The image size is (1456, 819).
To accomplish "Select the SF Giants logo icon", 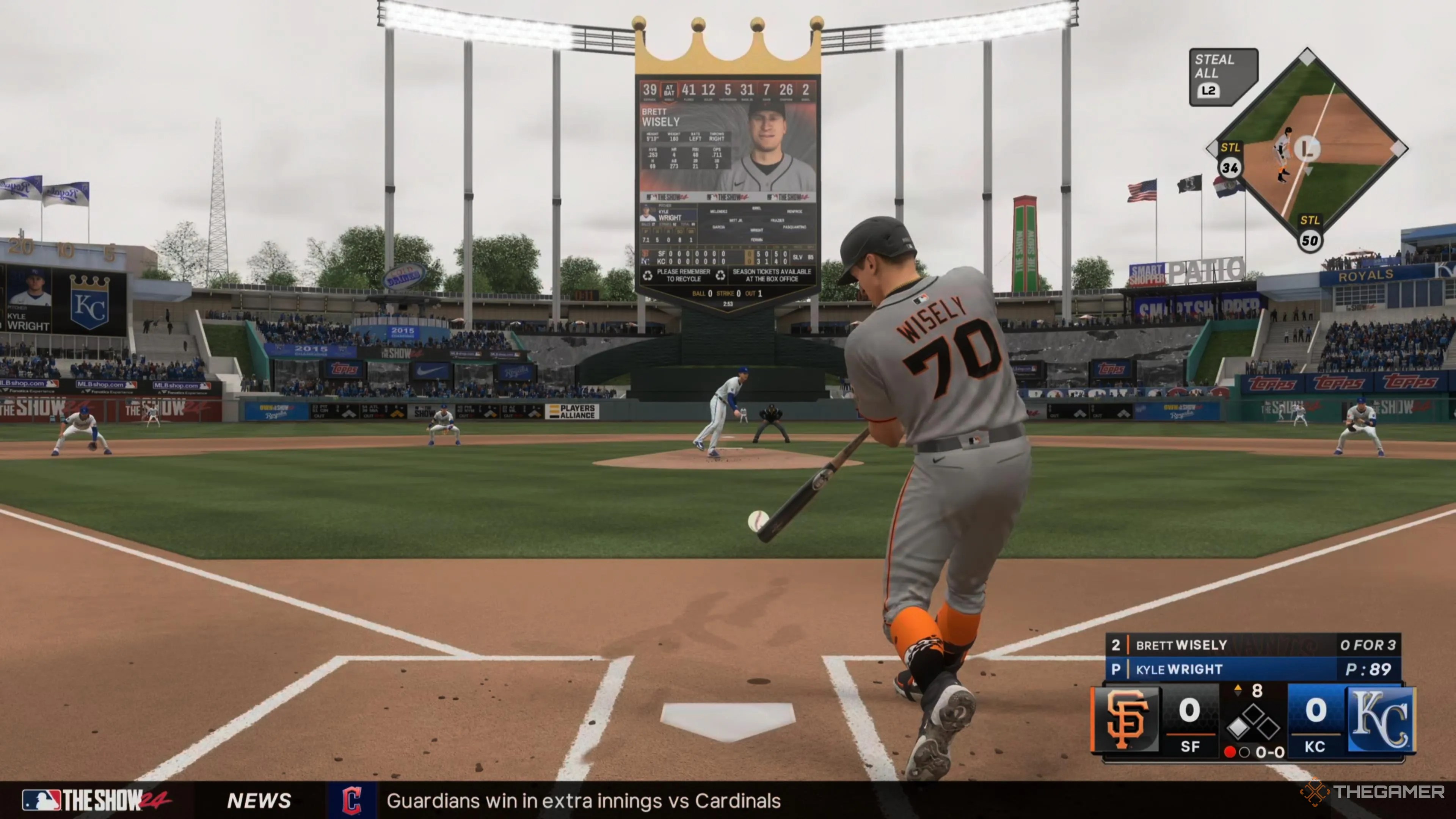I will tap(1127, 721).
